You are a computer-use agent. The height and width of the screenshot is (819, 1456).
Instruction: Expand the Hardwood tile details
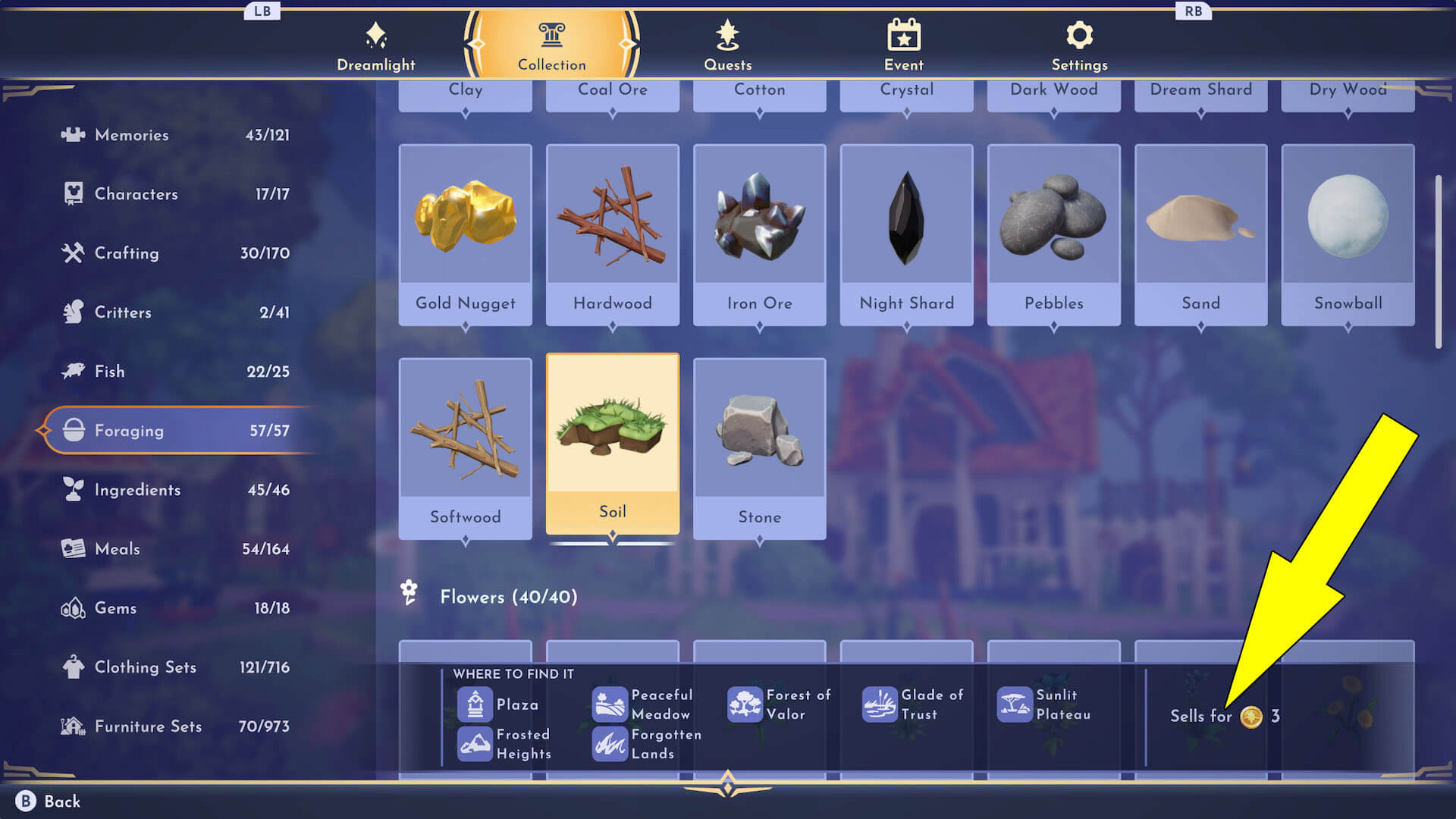tap(612, 326)
